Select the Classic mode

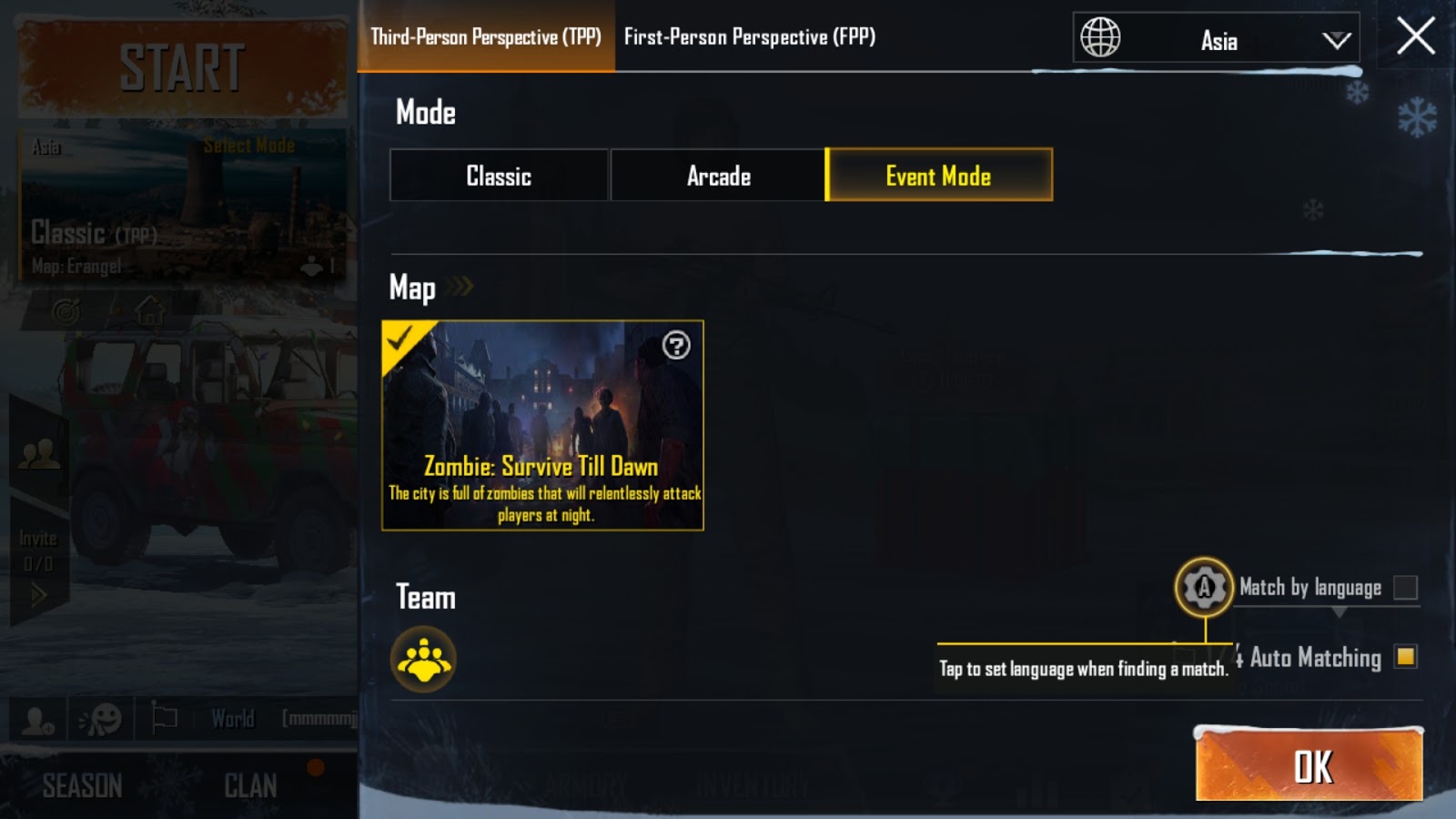coord(499,176)
